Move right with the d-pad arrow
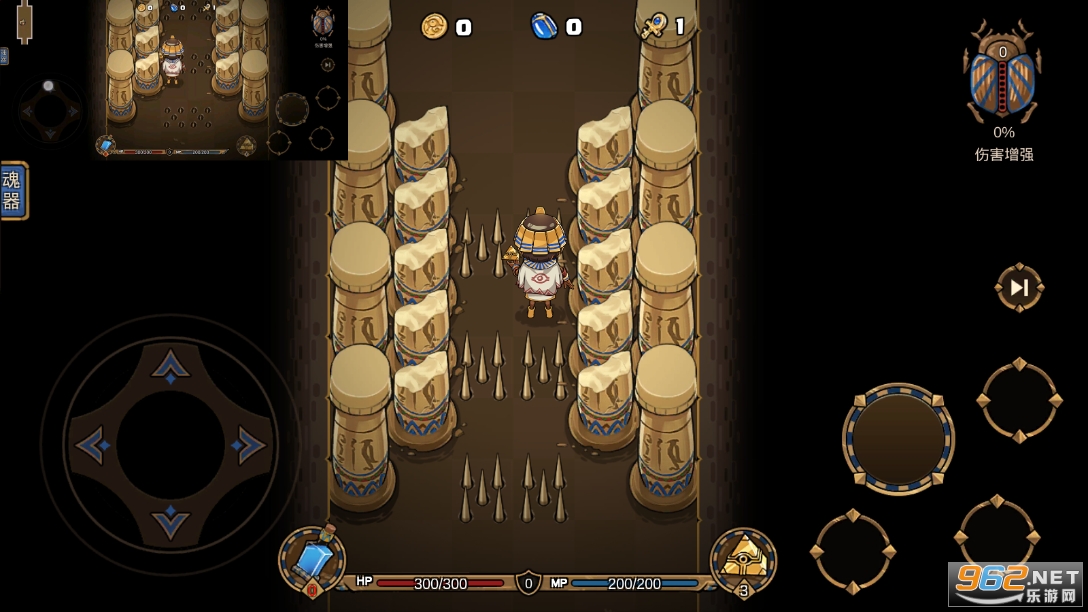This screenshot has height=612, width=1088. tap(248, 445)
